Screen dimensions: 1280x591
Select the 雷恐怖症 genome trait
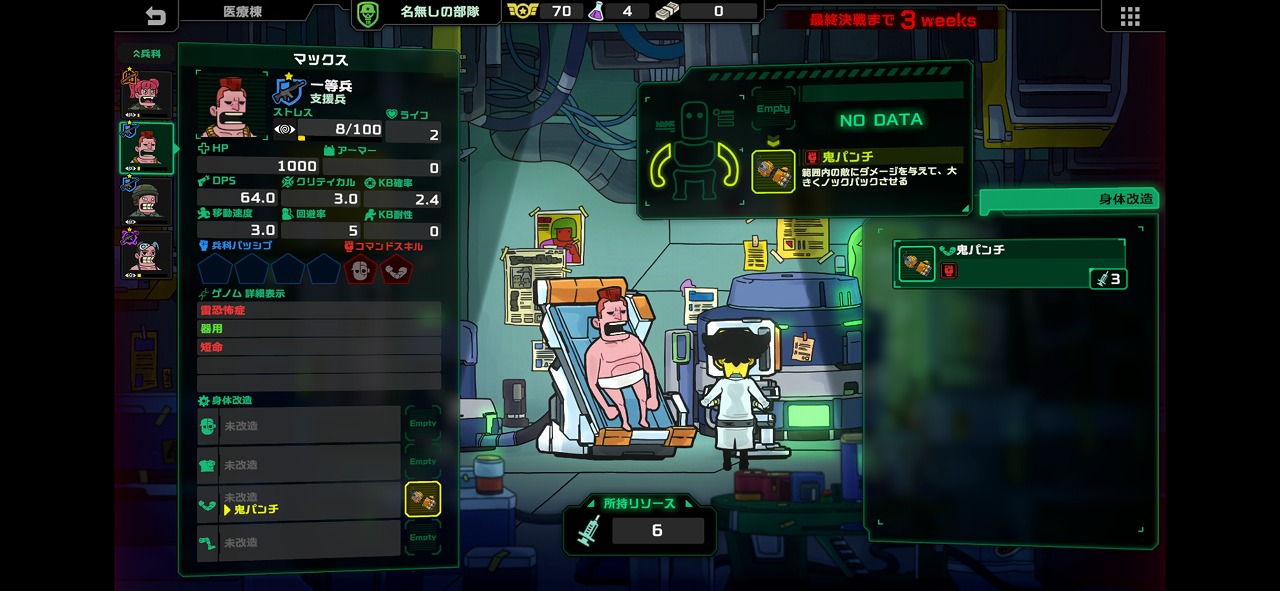[318, 310]
